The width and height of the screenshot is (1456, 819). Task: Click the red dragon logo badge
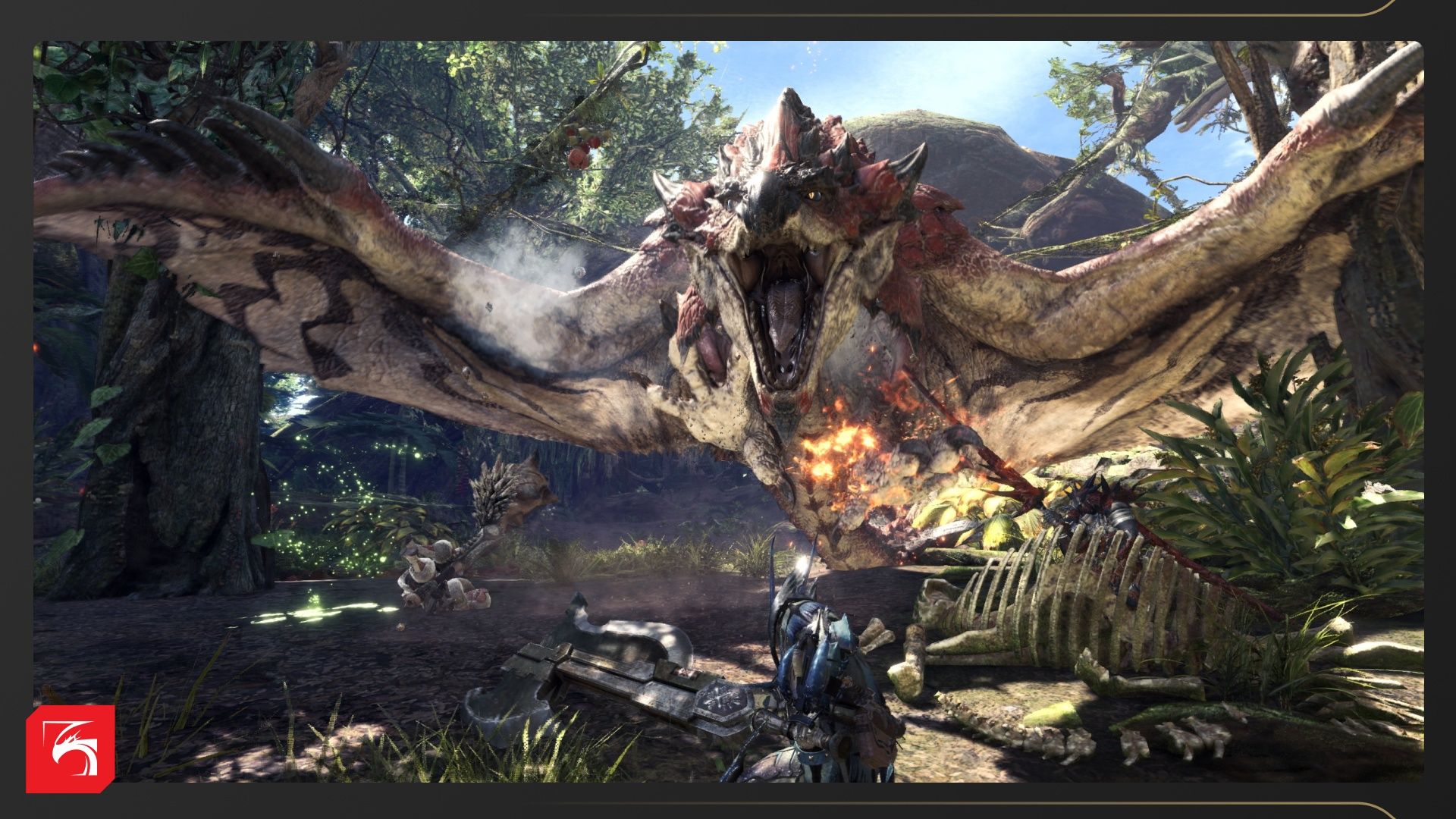point(70,748)
